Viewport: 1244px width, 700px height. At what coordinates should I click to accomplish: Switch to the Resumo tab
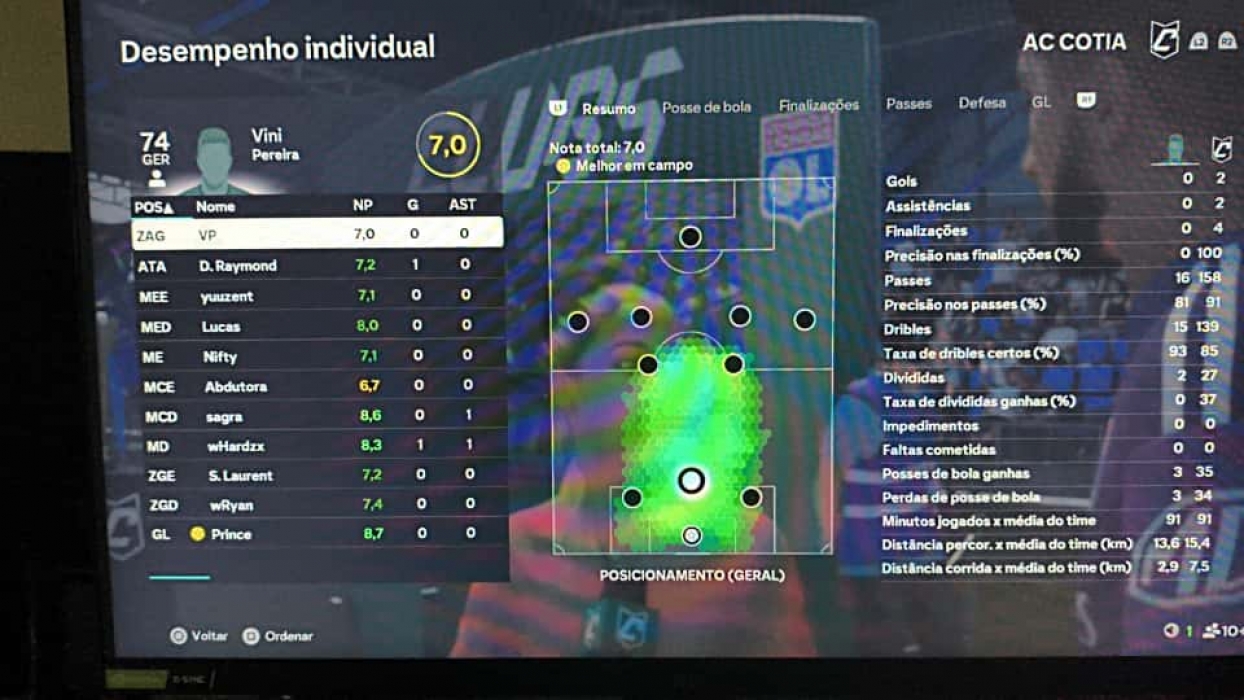608,108
